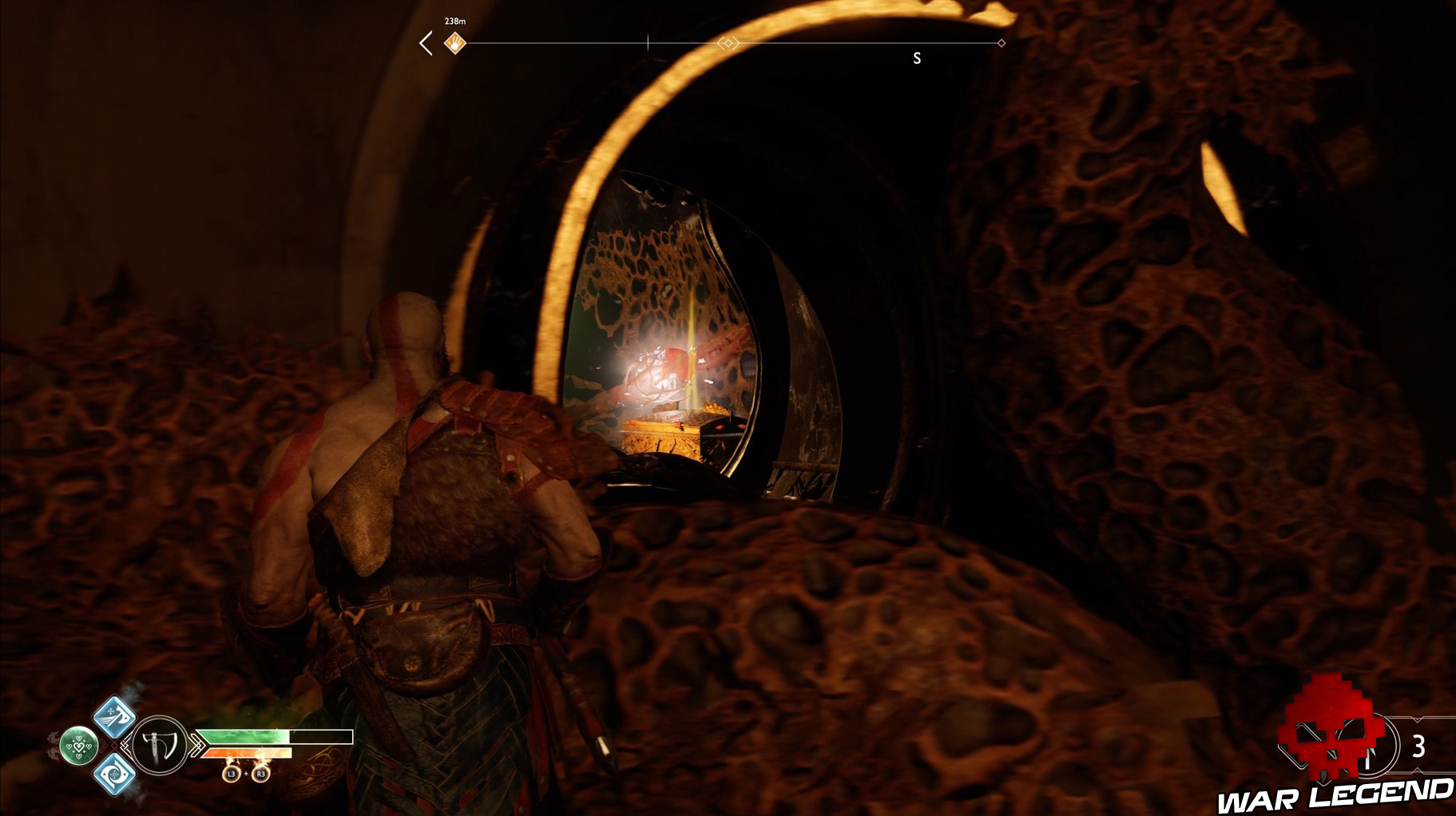
Task: Expand the chevron arrows beside the axe emblem
Action: (x=197, y=744)
